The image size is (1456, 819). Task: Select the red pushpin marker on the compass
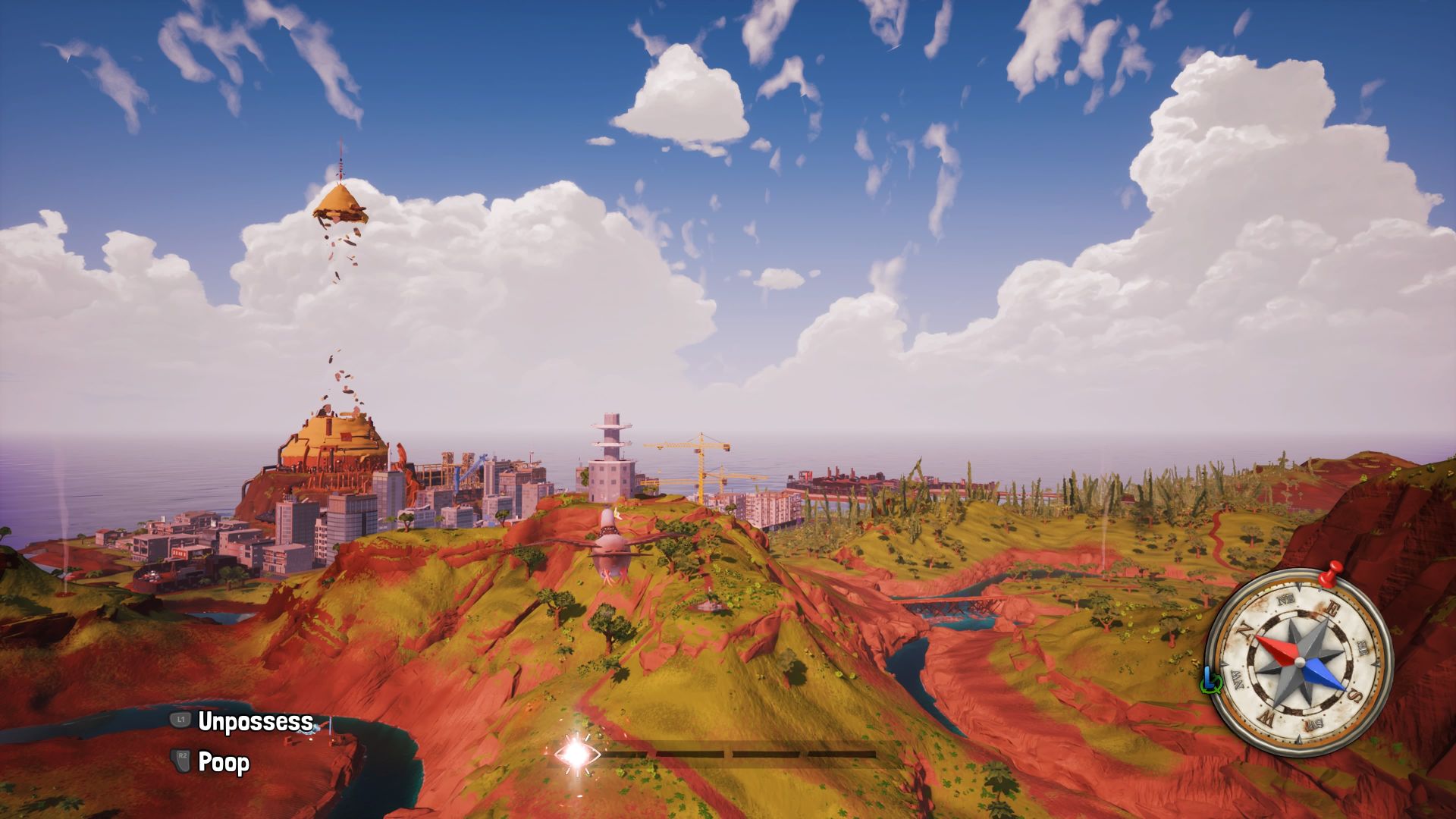point(1329,575)
